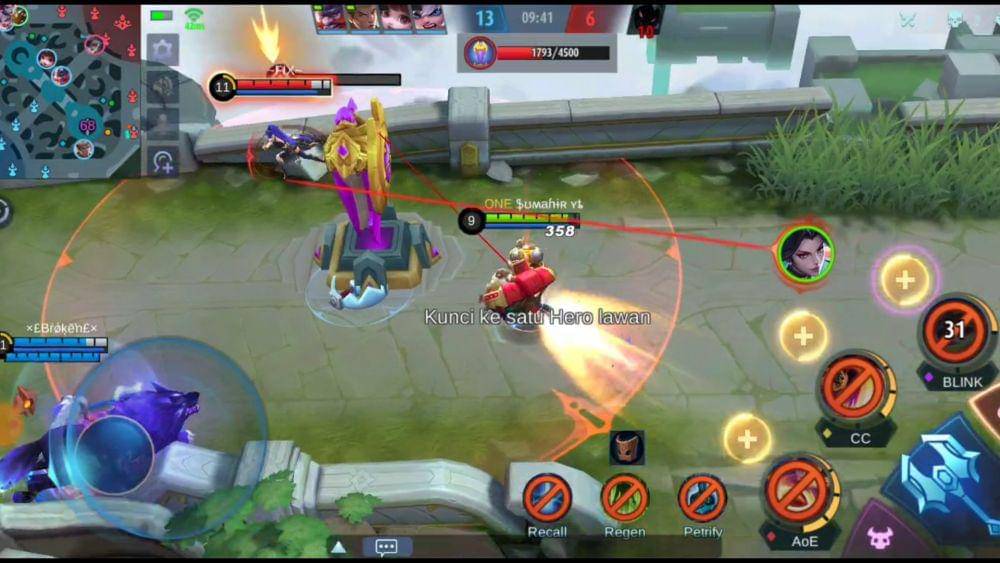Toggle the speaker sound icon

[162, 88]
